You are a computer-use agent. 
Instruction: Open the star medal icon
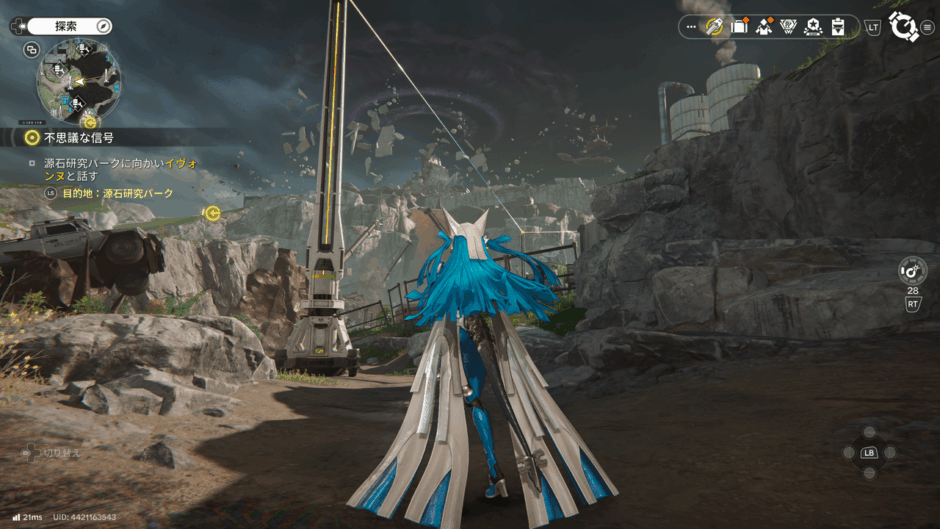pyautogui.click(x=814, y=27)
